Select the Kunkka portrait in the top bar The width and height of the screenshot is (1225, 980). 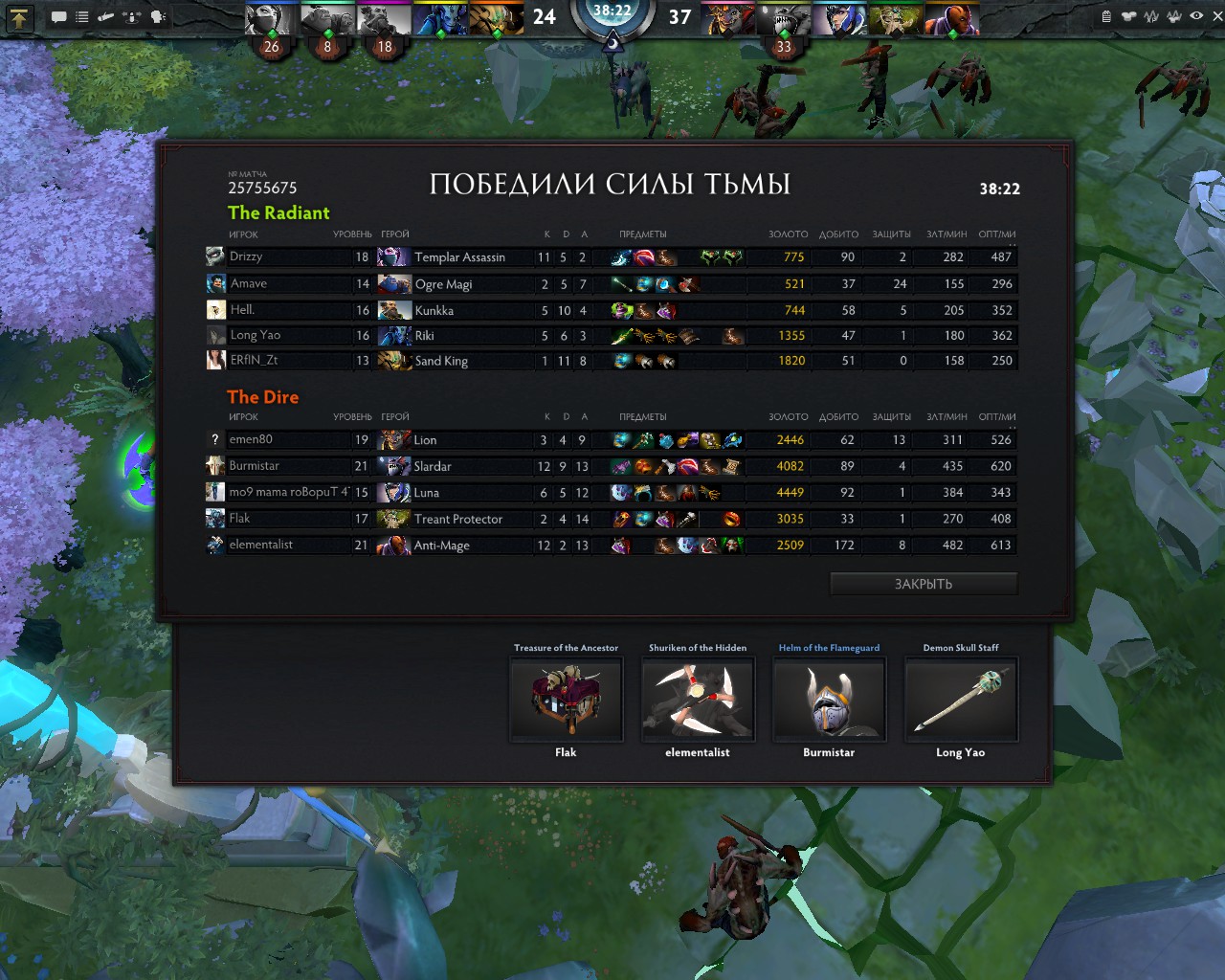point(384,19)
